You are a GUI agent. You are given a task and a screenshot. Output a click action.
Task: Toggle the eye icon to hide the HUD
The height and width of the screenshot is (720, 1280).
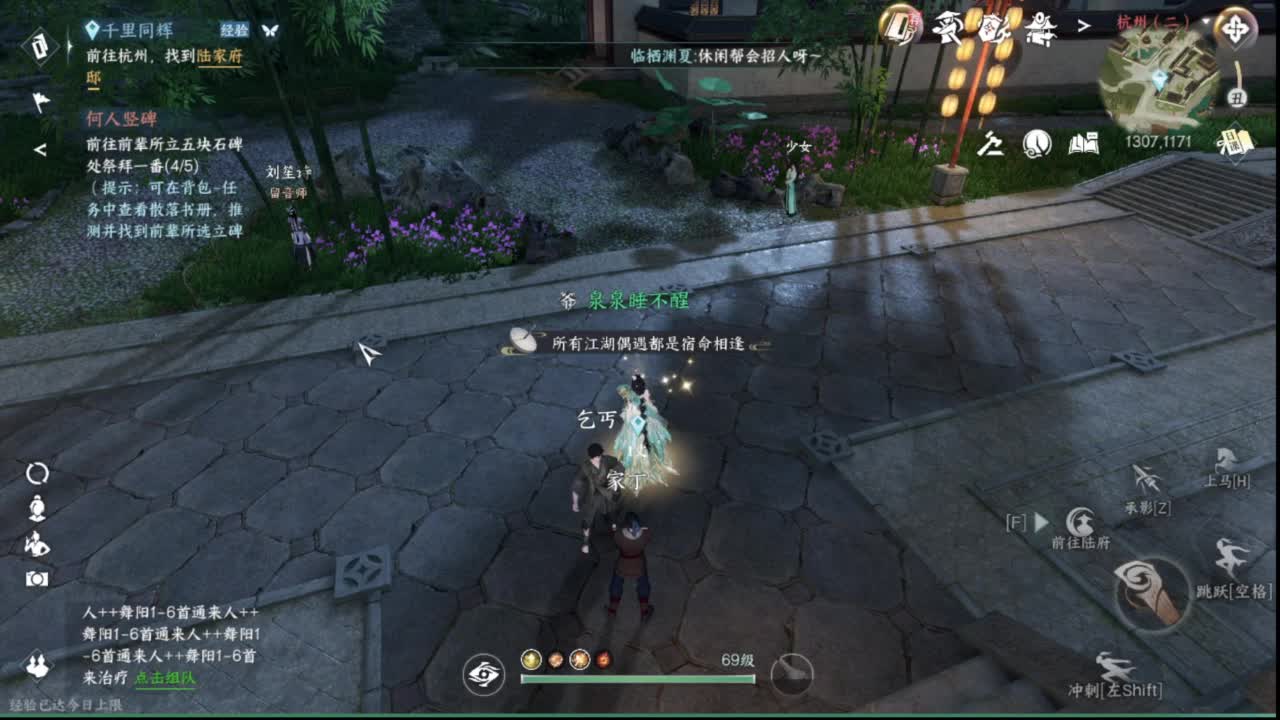pyautogui.click(x=483, y=675)
